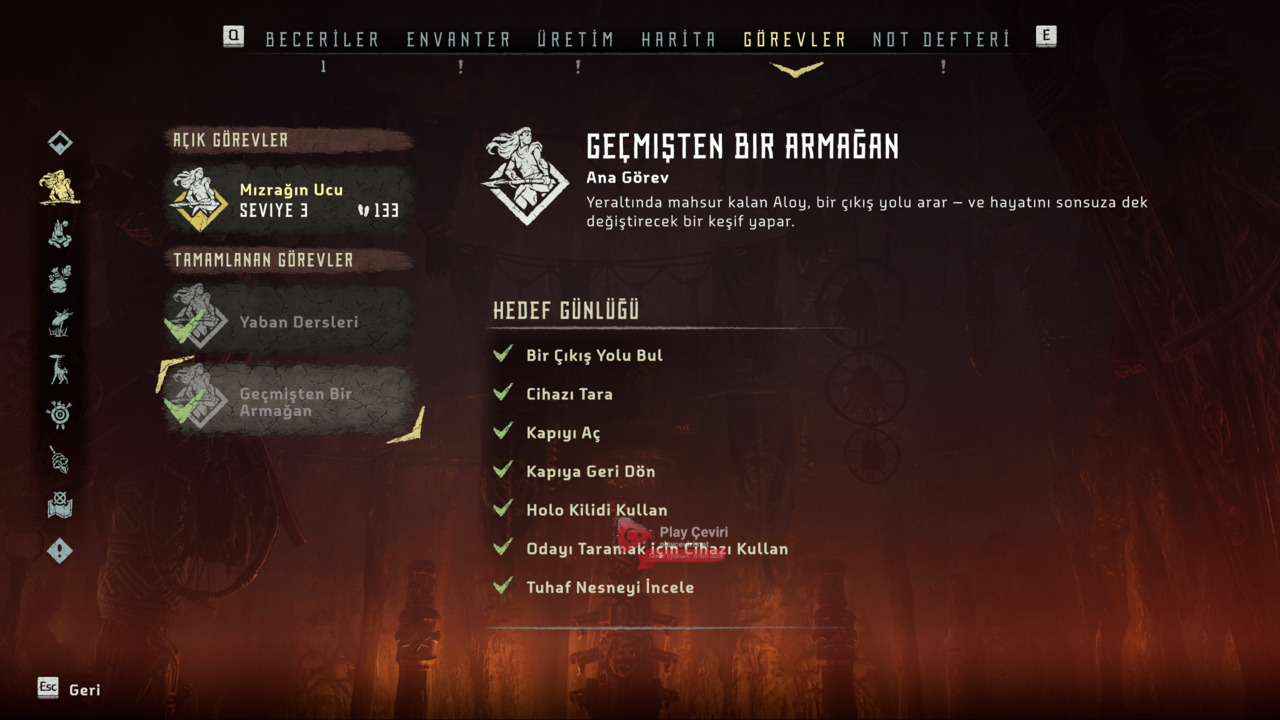
Task: Choose the target hunting grounds category
Action: [60, 414]
